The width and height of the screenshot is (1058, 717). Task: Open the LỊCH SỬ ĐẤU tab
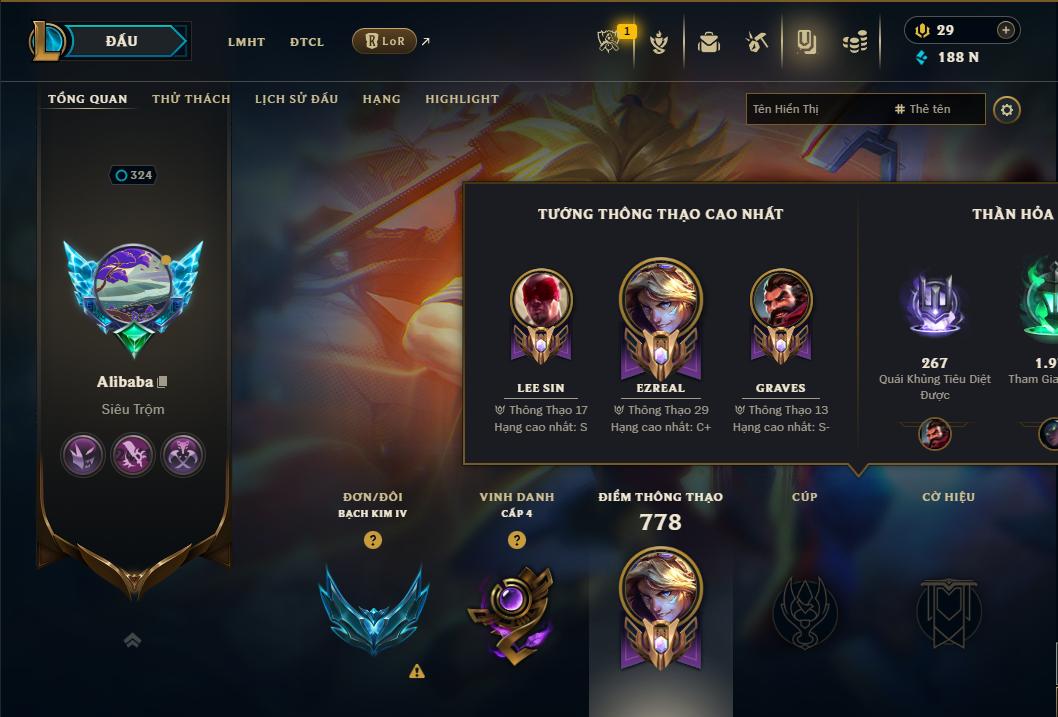296,99
